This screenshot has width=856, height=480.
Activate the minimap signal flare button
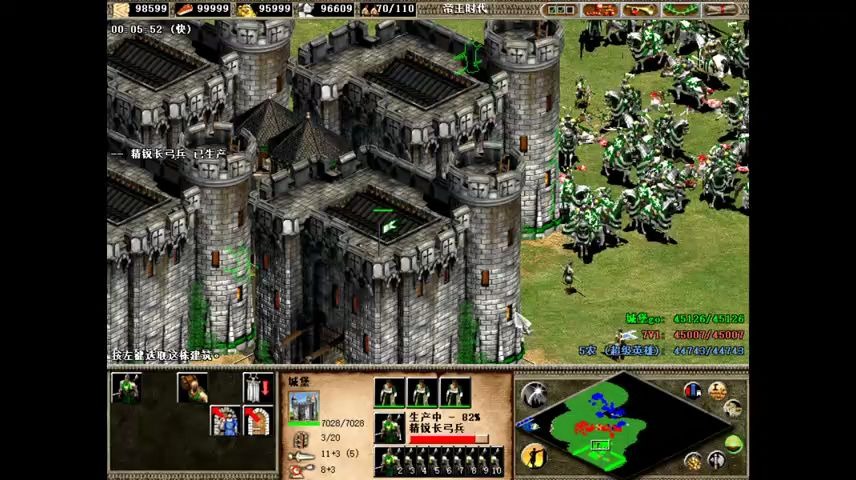click(534, 394)
